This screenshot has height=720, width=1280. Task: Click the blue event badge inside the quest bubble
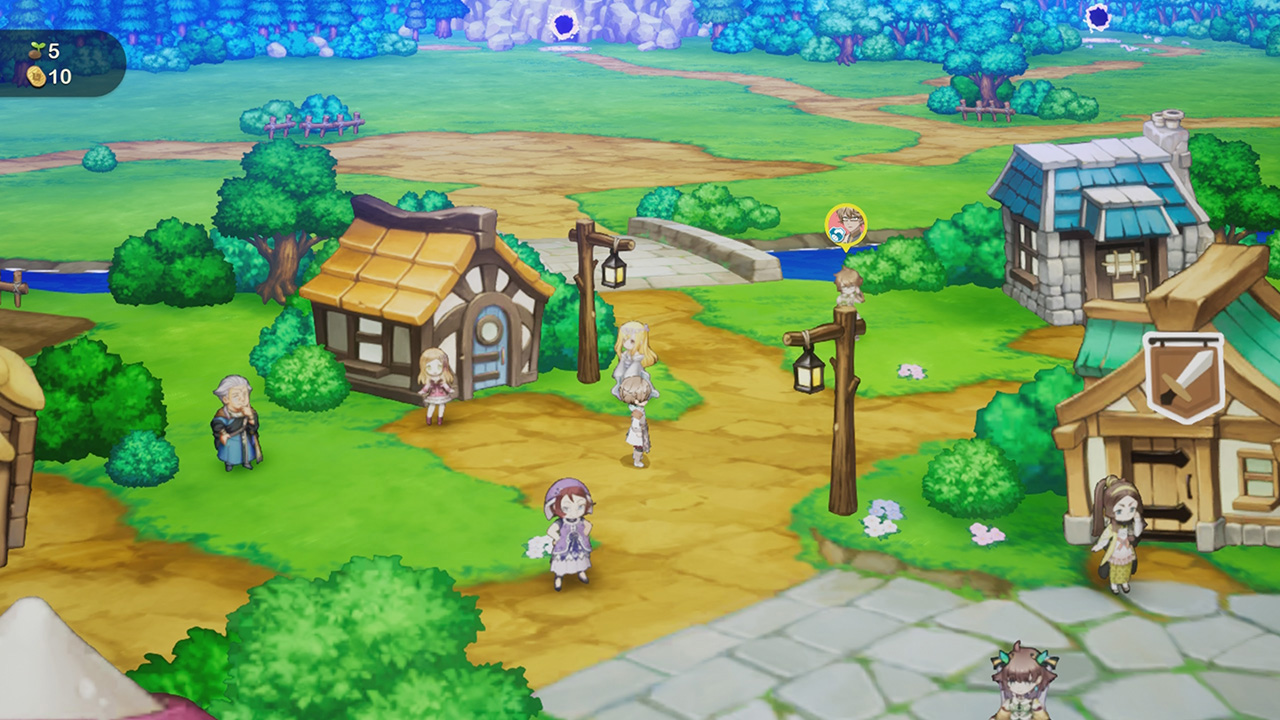pos(837,234)
